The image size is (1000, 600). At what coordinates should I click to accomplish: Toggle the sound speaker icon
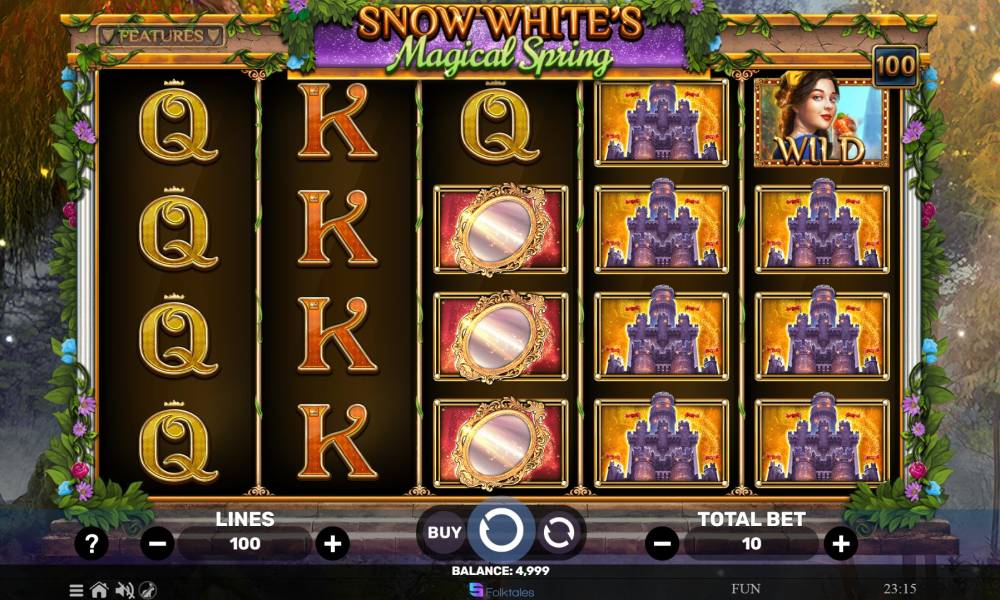[x=125, y=590]
